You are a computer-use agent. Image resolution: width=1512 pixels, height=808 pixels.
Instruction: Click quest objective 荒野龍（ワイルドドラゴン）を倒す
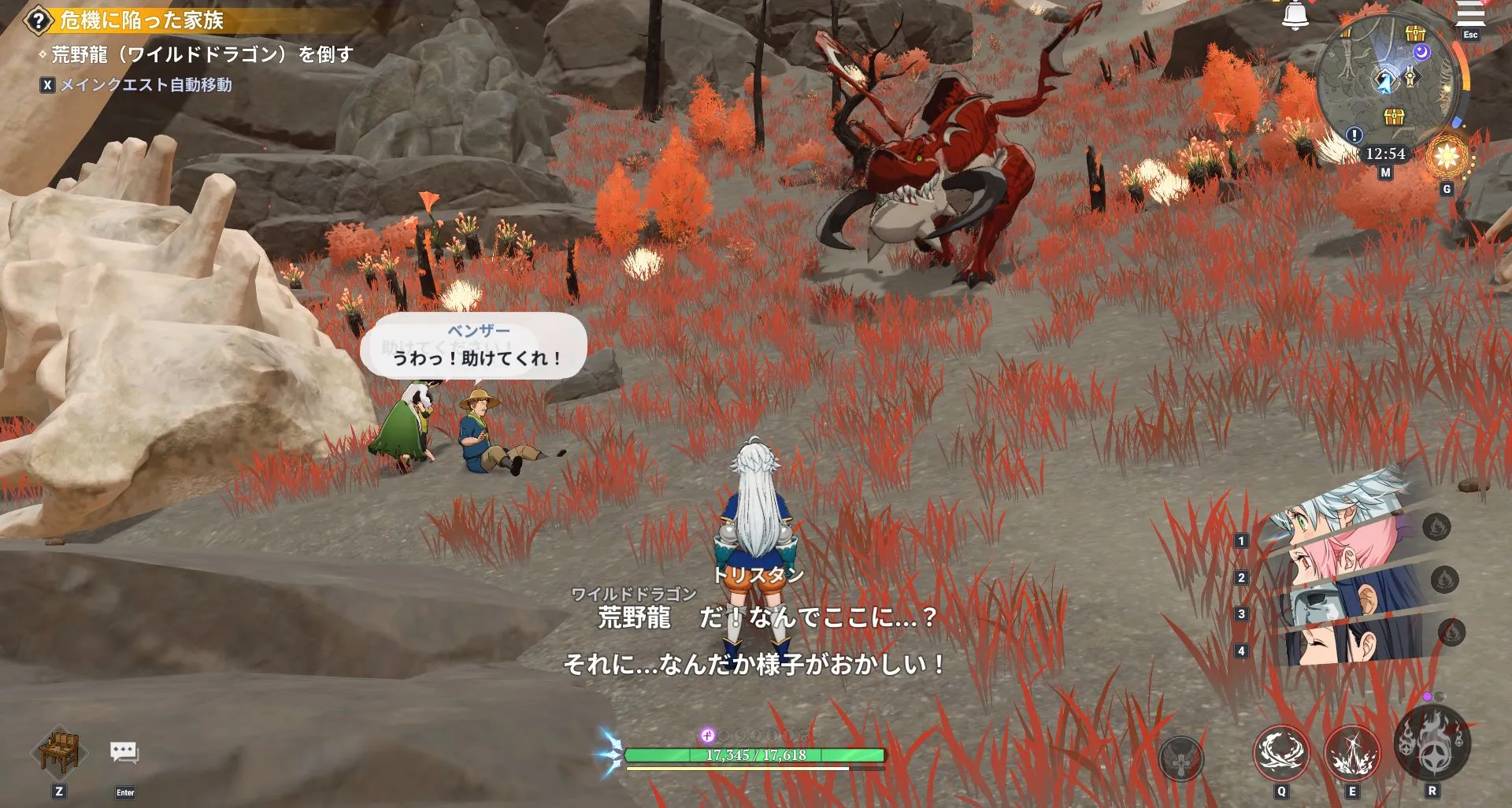pyautogui.click(x=197, y=54)
